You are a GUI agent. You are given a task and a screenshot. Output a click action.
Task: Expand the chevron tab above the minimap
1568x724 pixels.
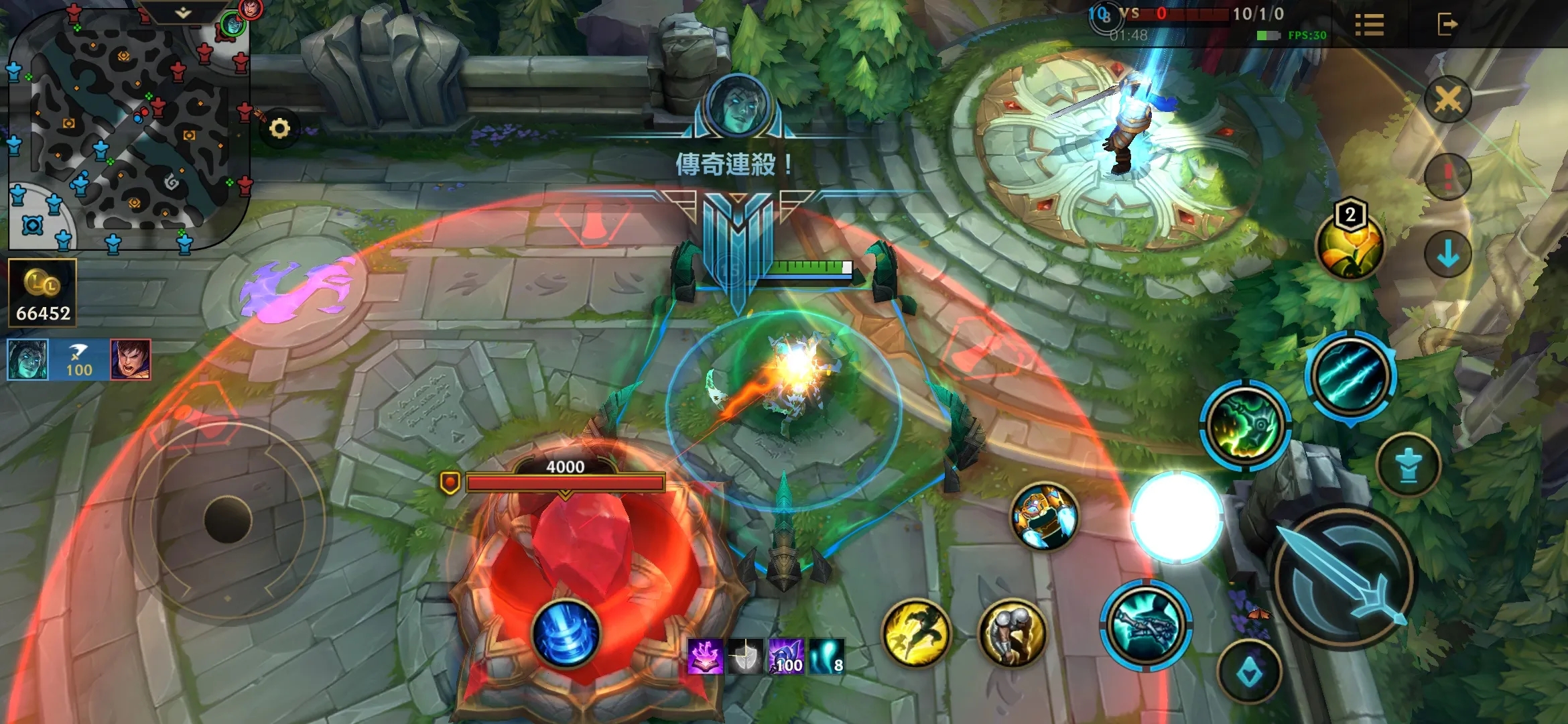pos(183,13)
